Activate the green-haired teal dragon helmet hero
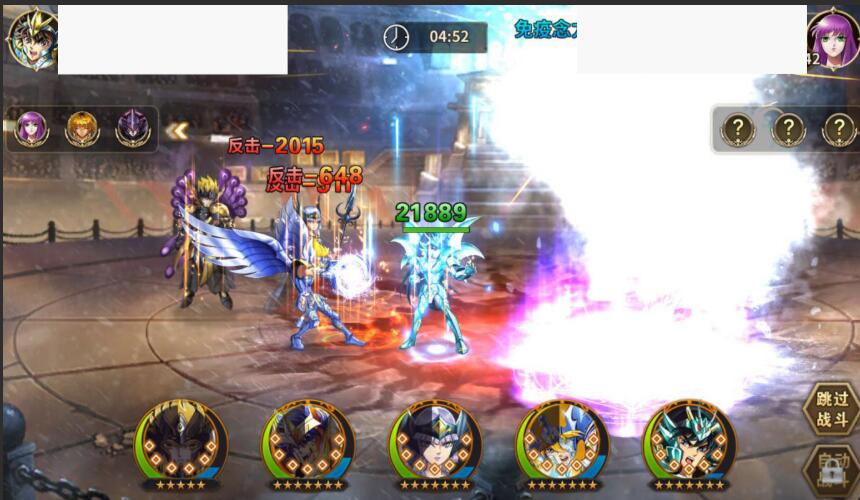 pos(688,443)
